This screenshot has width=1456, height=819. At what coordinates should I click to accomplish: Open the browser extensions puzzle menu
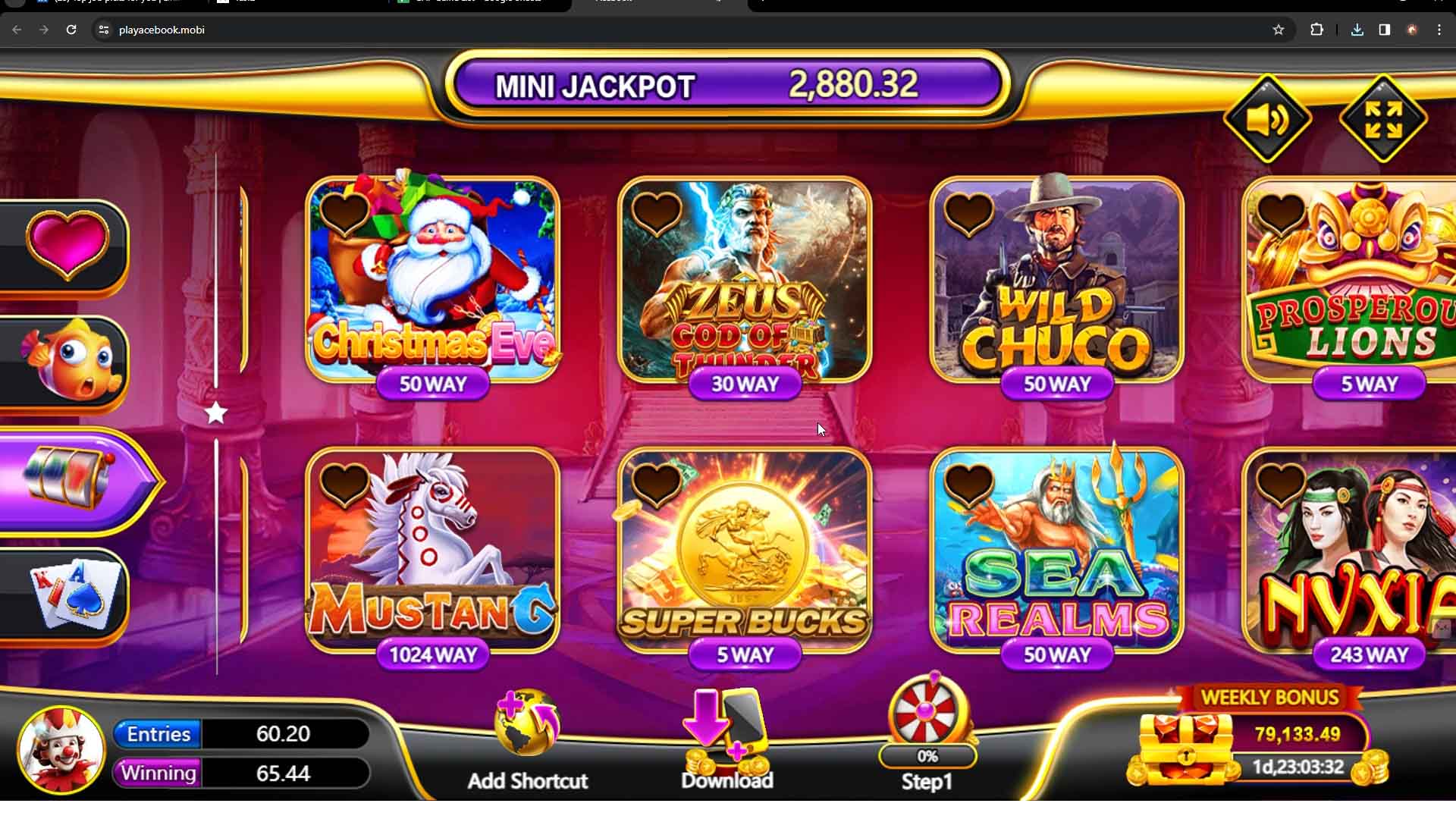tap(1317, 30)
